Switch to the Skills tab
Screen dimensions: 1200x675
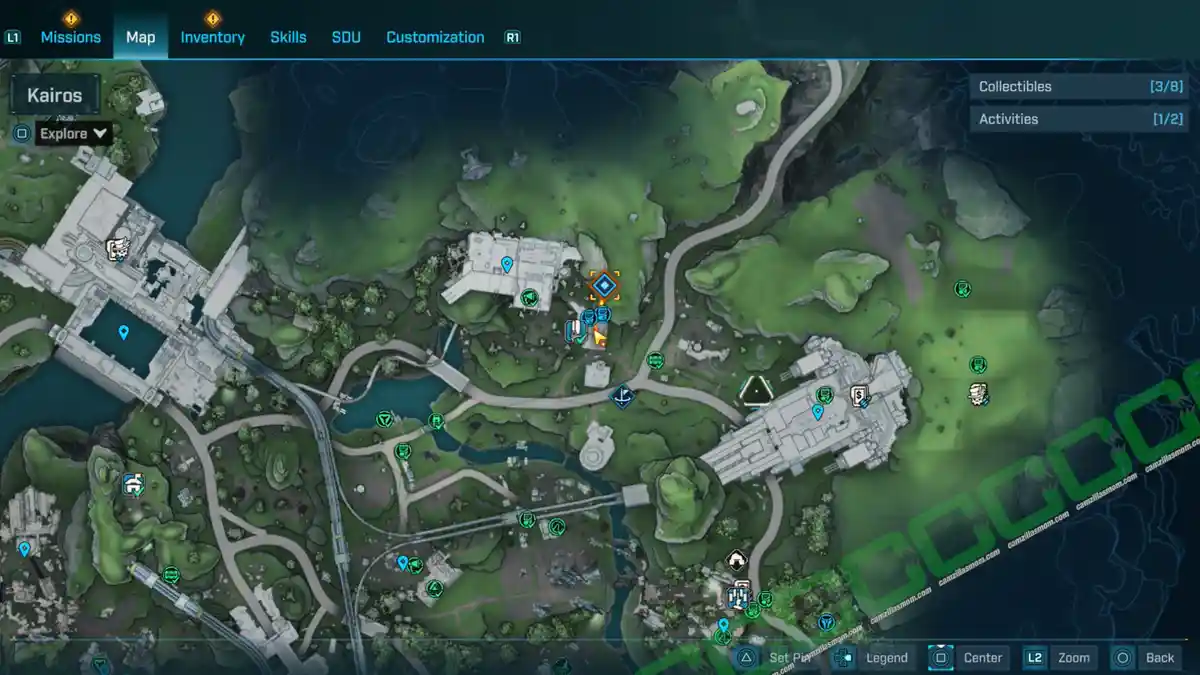tap(288, 37)
